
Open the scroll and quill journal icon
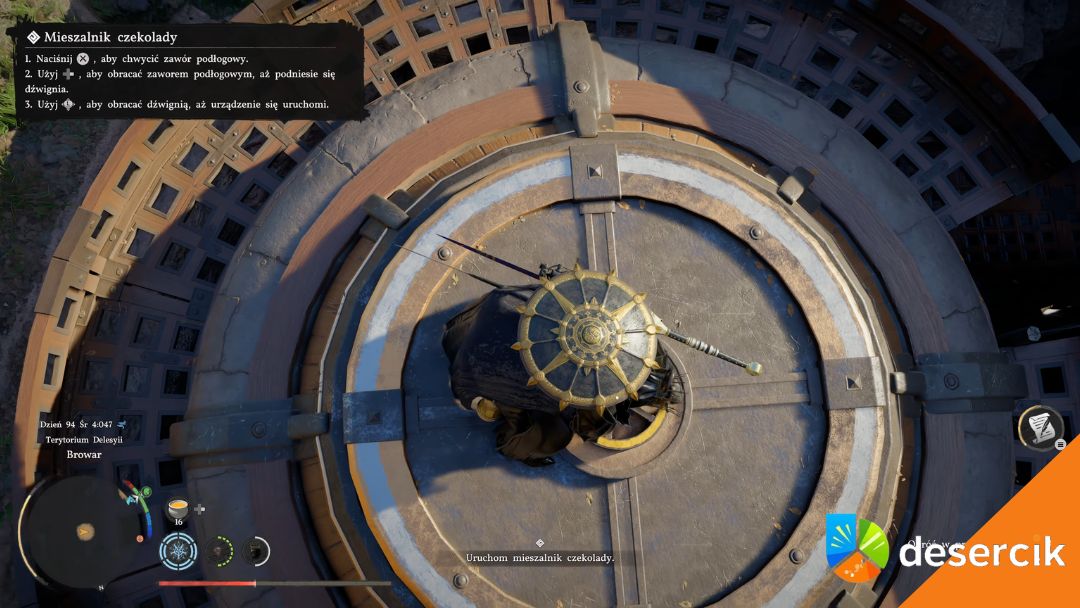tap(1039, 428)
